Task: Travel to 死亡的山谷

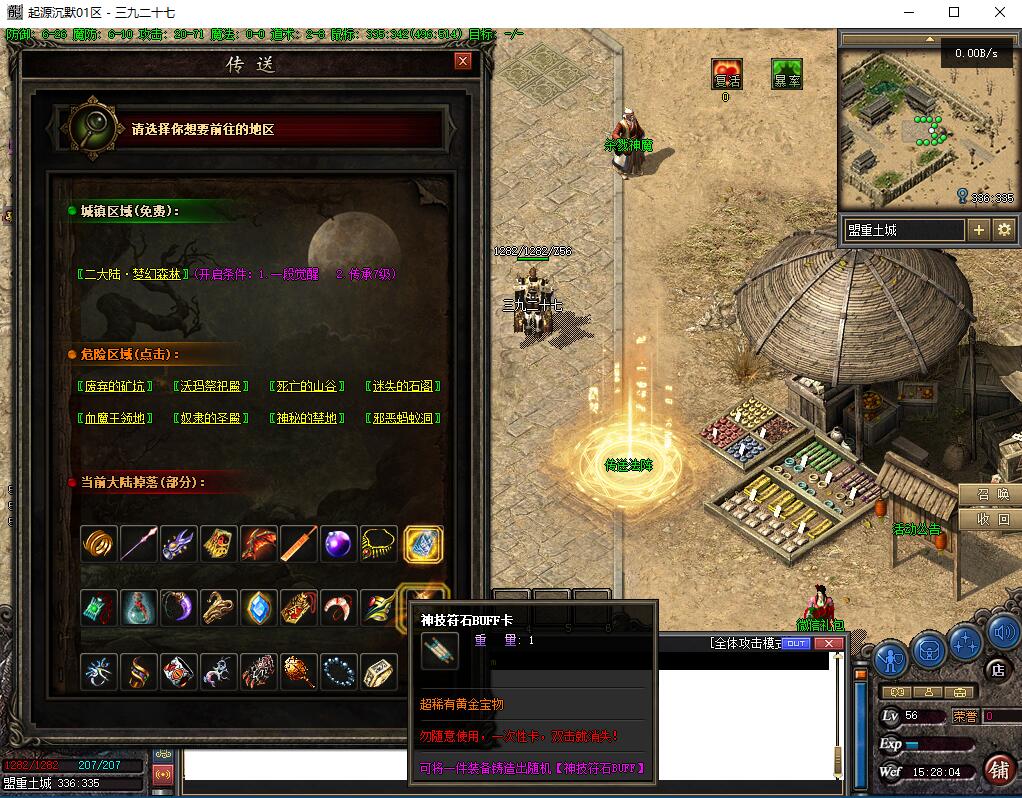Action: pos(308,386)
